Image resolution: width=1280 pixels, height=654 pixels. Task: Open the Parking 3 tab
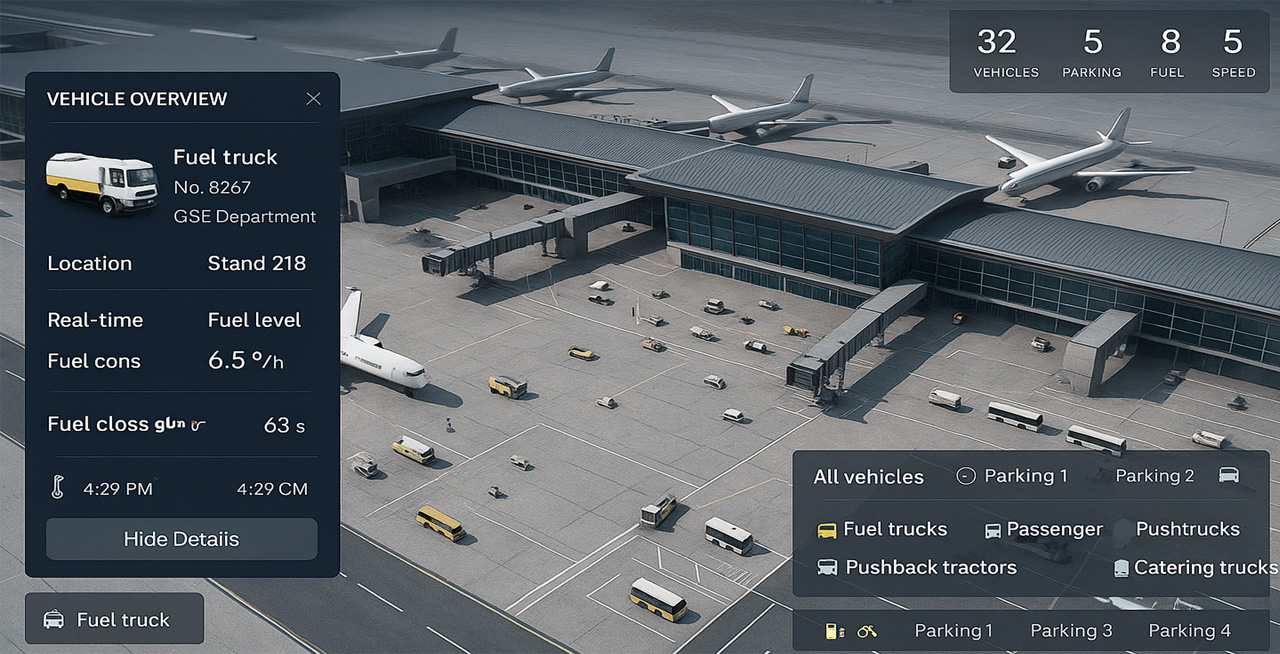[1071, 630]
